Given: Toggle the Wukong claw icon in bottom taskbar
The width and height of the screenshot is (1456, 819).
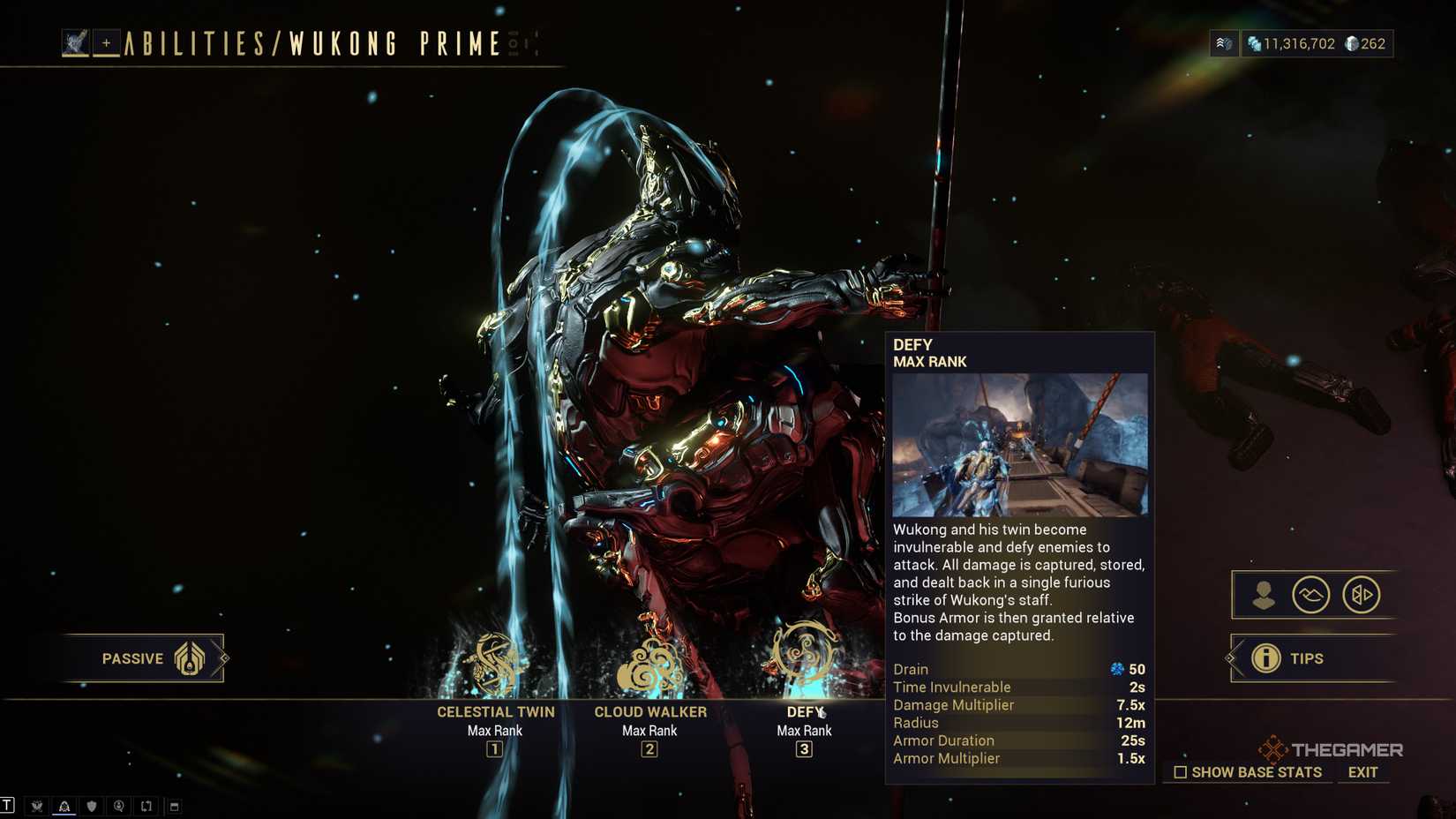Looking at the screenshot, I should tap(37, 806).
